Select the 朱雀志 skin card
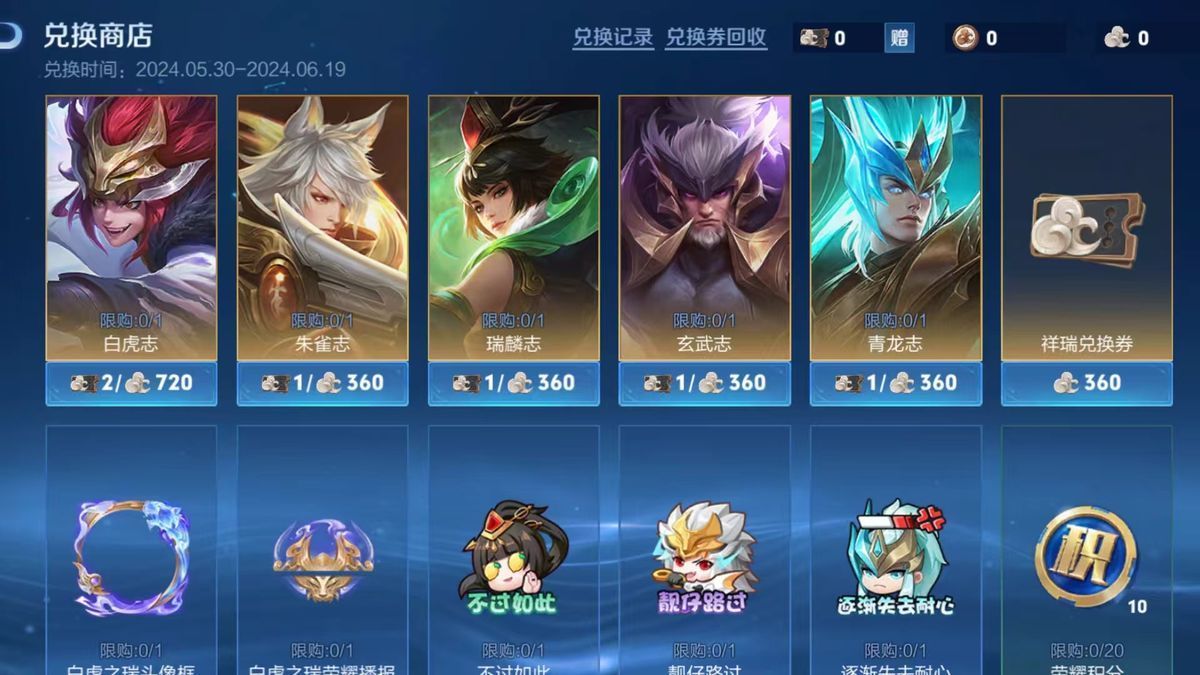Screen dimensions: 1200x675 tap(322, 228)
